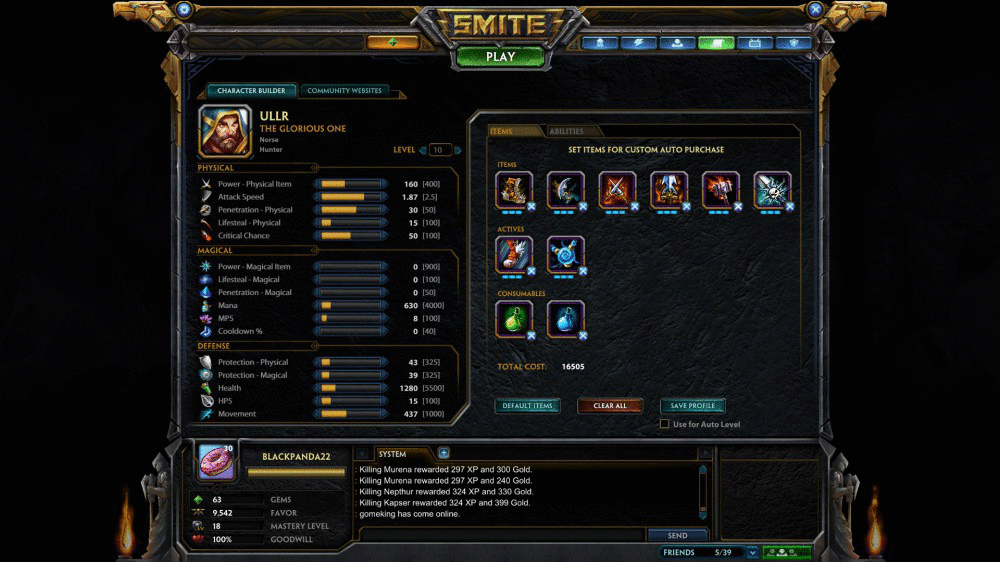Expand the Friends list dropdown

pyautogui.click(x=752, y=552)
